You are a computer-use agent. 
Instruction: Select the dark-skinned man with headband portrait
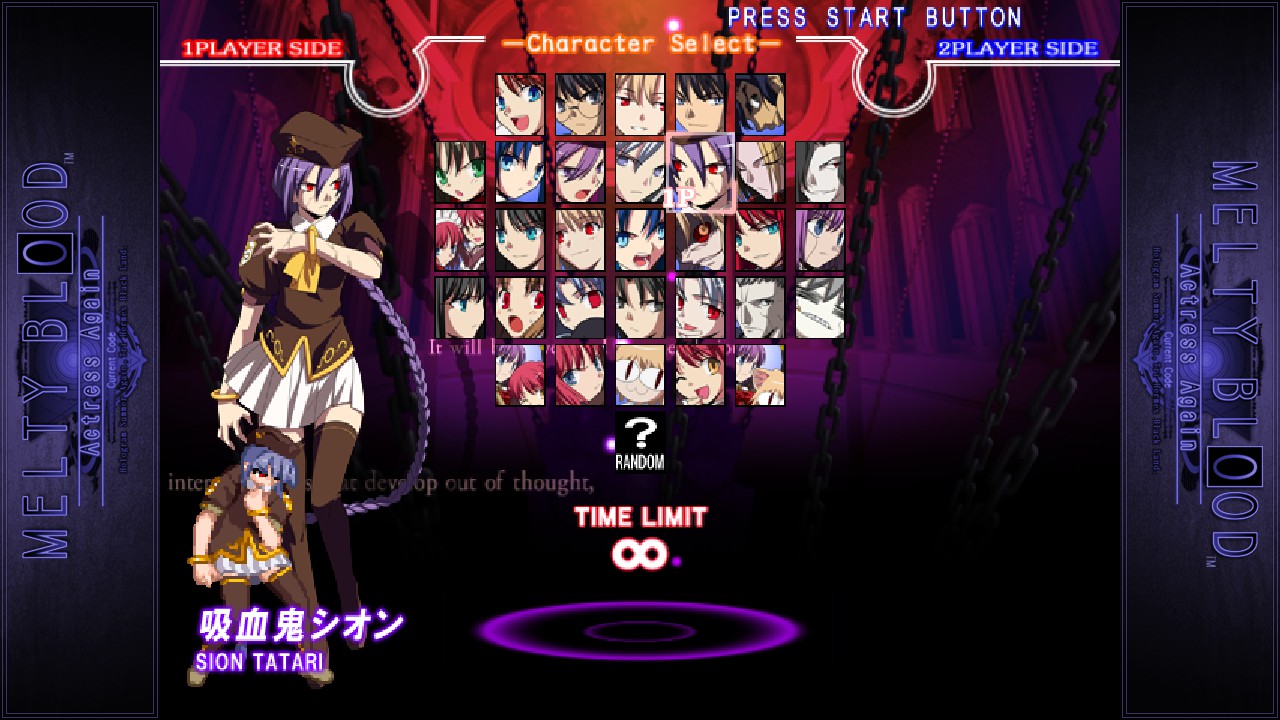[760, 104]
